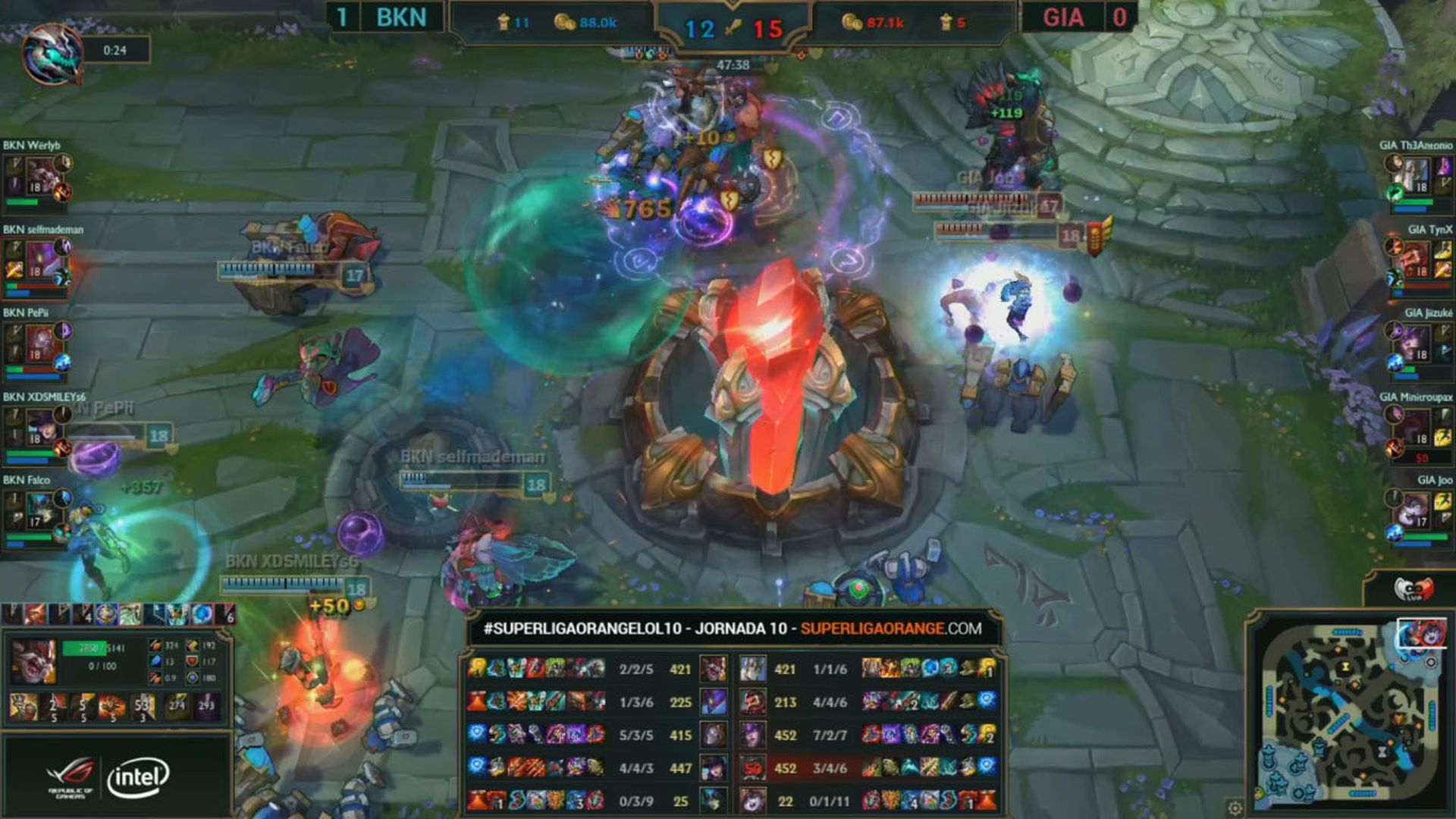This screenshot has width=1456, height=819.
Task: Focus on GIA Minitroupax's portrait
Action: 1415,429
